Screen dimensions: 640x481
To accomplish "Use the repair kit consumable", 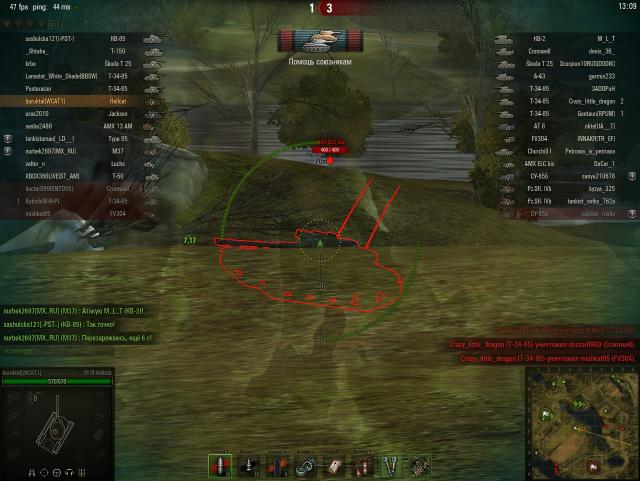I will [306, 465].
